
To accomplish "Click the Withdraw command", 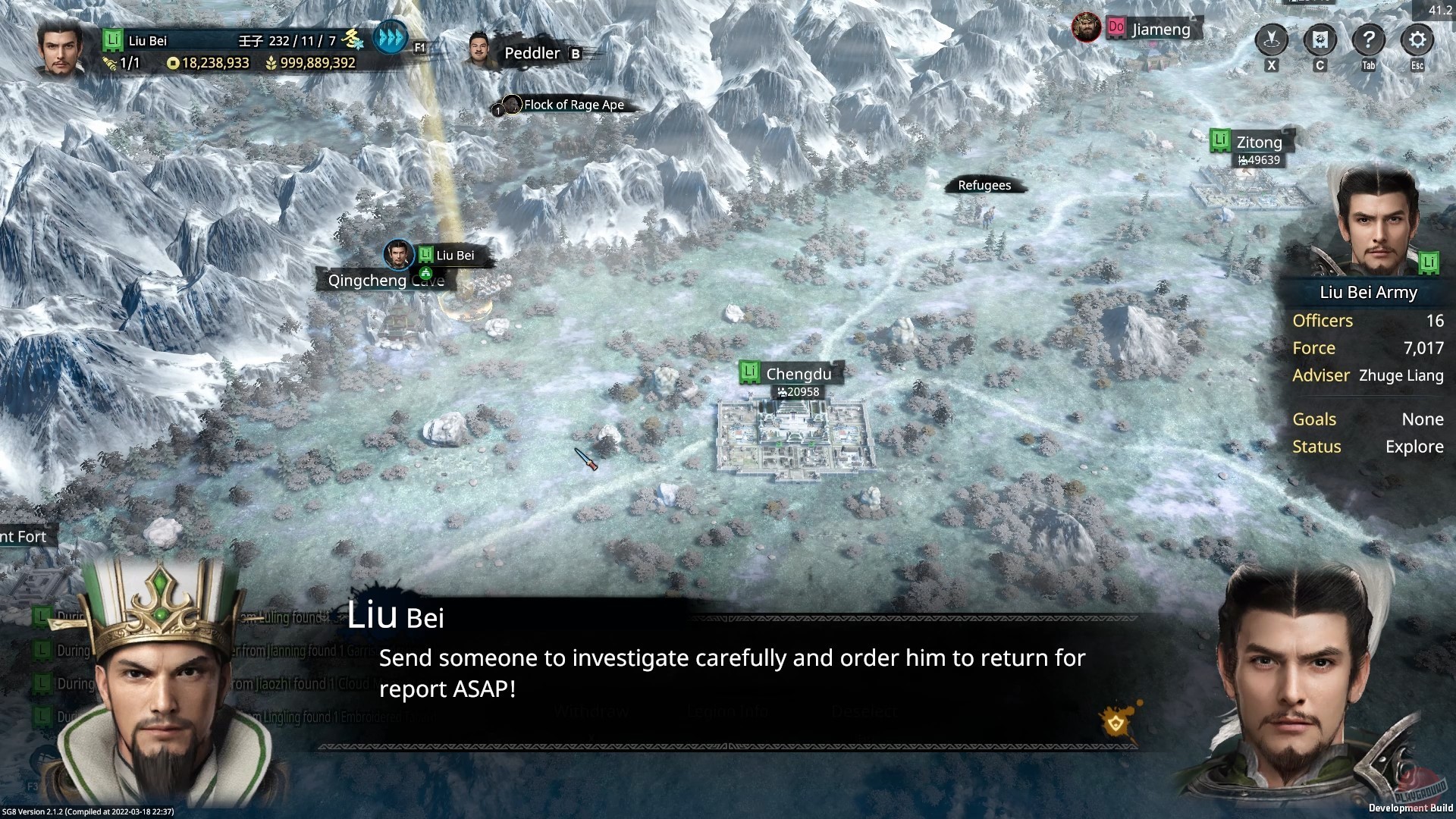I will pyautogui.click(x=591, y=711).
